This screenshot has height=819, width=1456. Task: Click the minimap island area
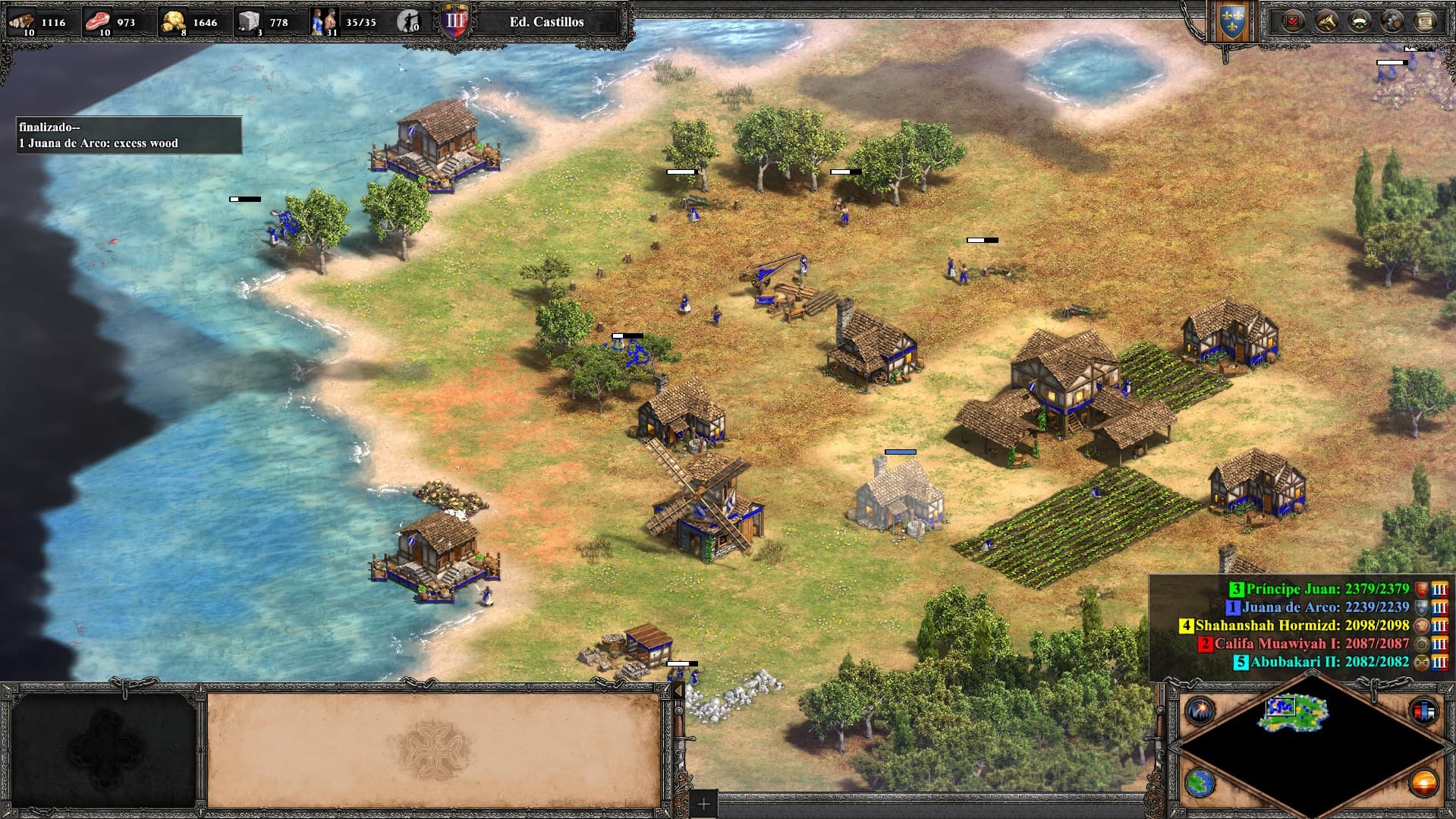click(1295, 713)
